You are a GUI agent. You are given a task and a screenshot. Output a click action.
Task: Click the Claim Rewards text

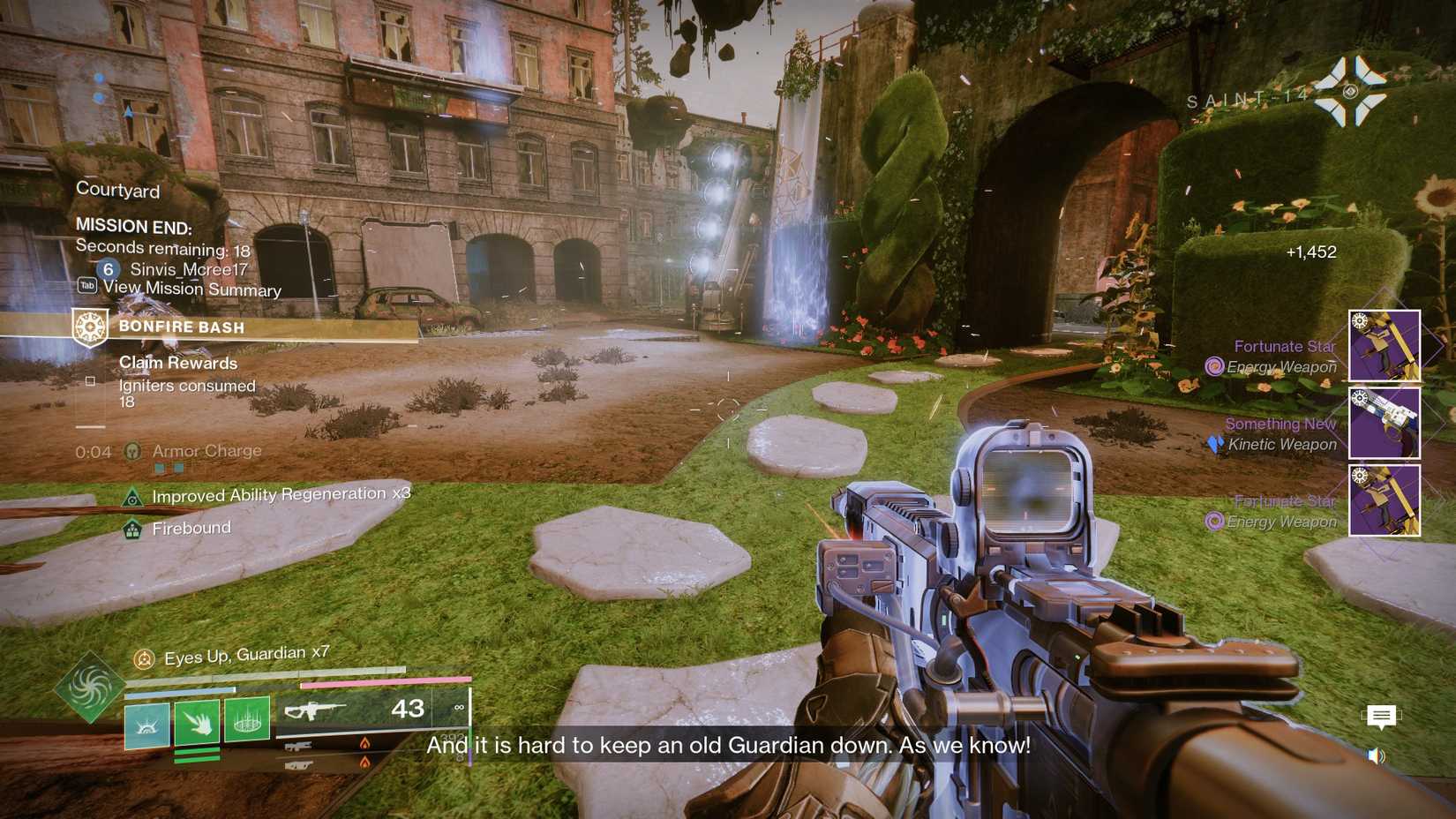[x=177, y=363]
